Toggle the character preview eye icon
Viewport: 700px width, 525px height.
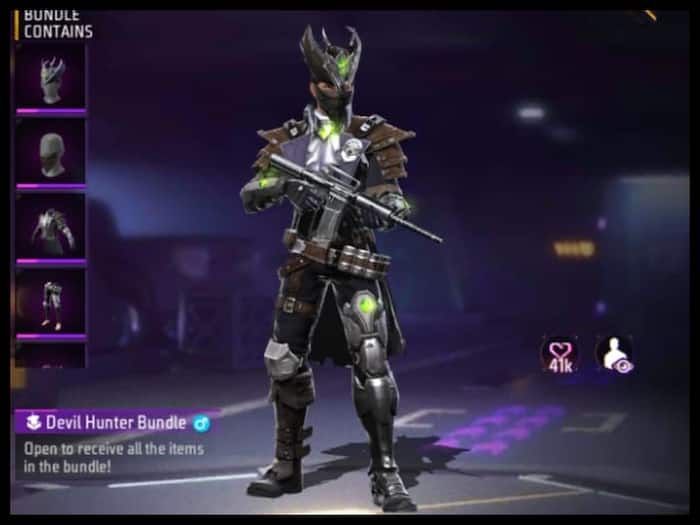click(613, 353)
